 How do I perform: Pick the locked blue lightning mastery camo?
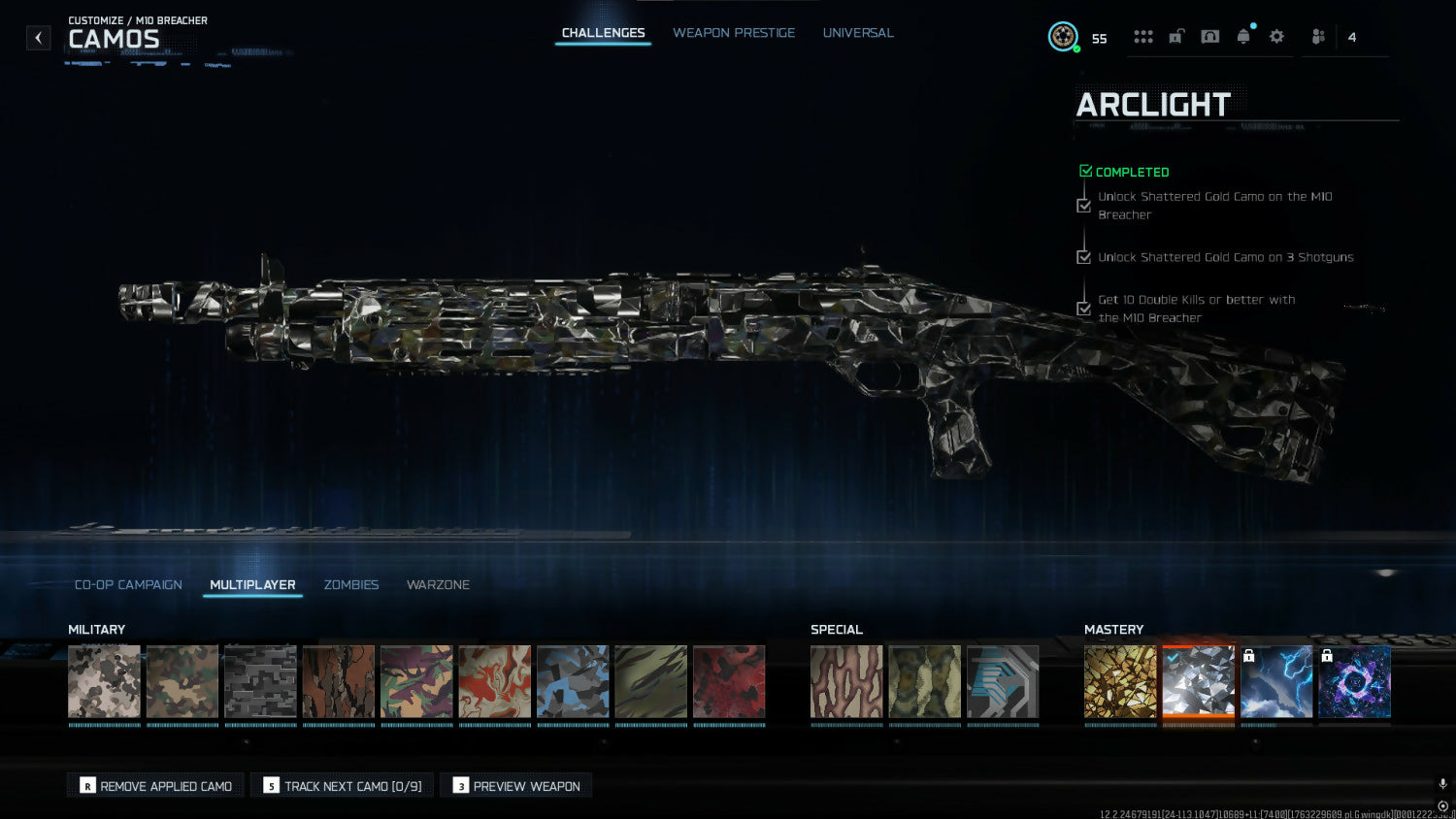click(x=1276, y=682)
